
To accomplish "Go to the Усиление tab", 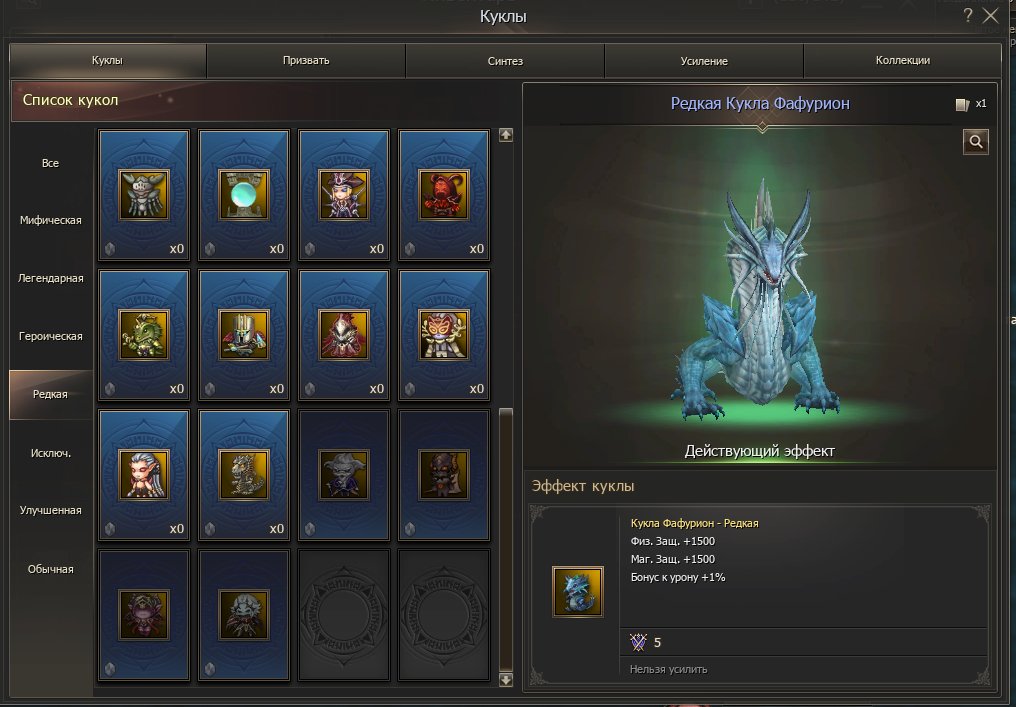I will (x=704, y=61).
